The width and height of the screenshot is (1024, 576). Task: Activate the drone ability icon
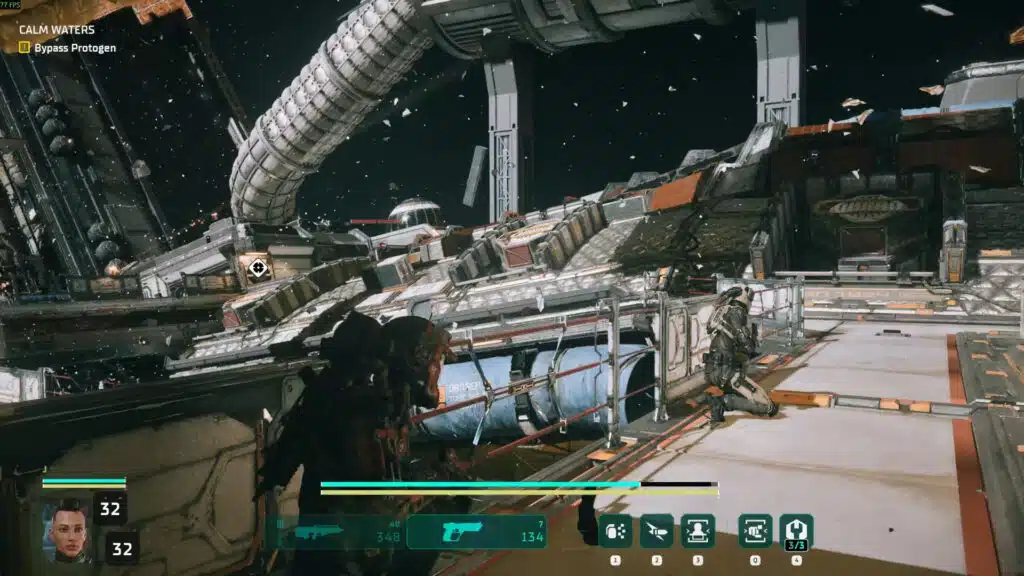[x=656, y=530]
